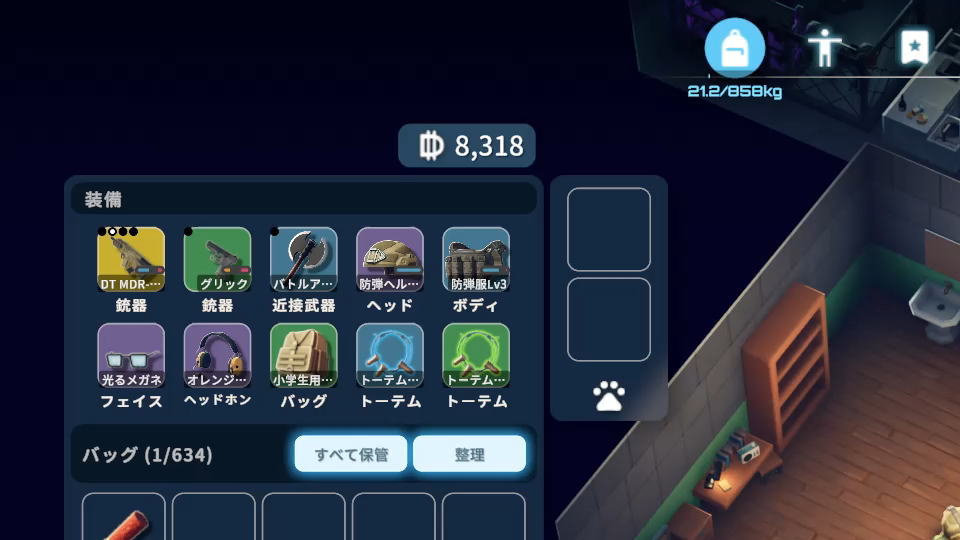This screenshot has width=960, height=540.
Task: Open the backpack inventory tab
Action: click(735, 48)
